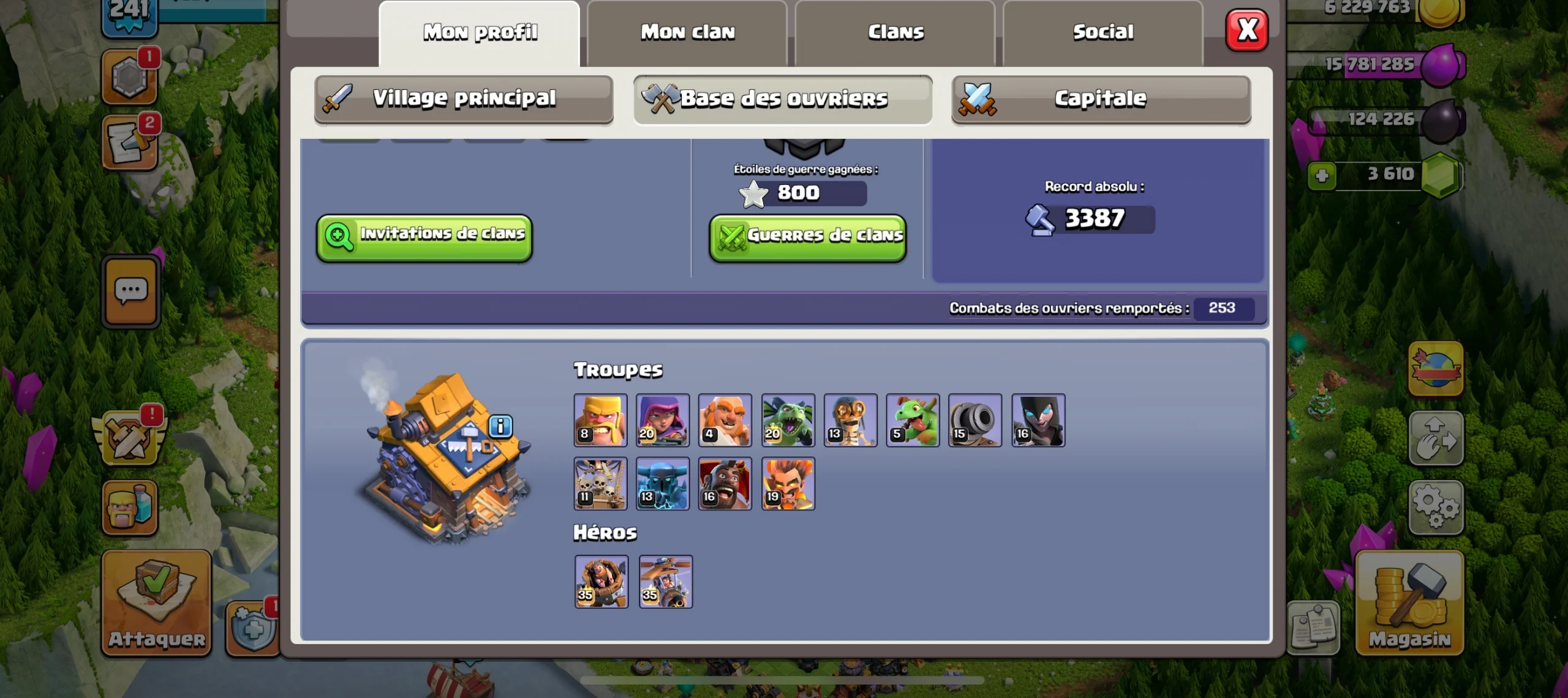Click the clan war badge with exclamation mark
The height and width of the screenshot is (698, 1568).
[129, 438]
